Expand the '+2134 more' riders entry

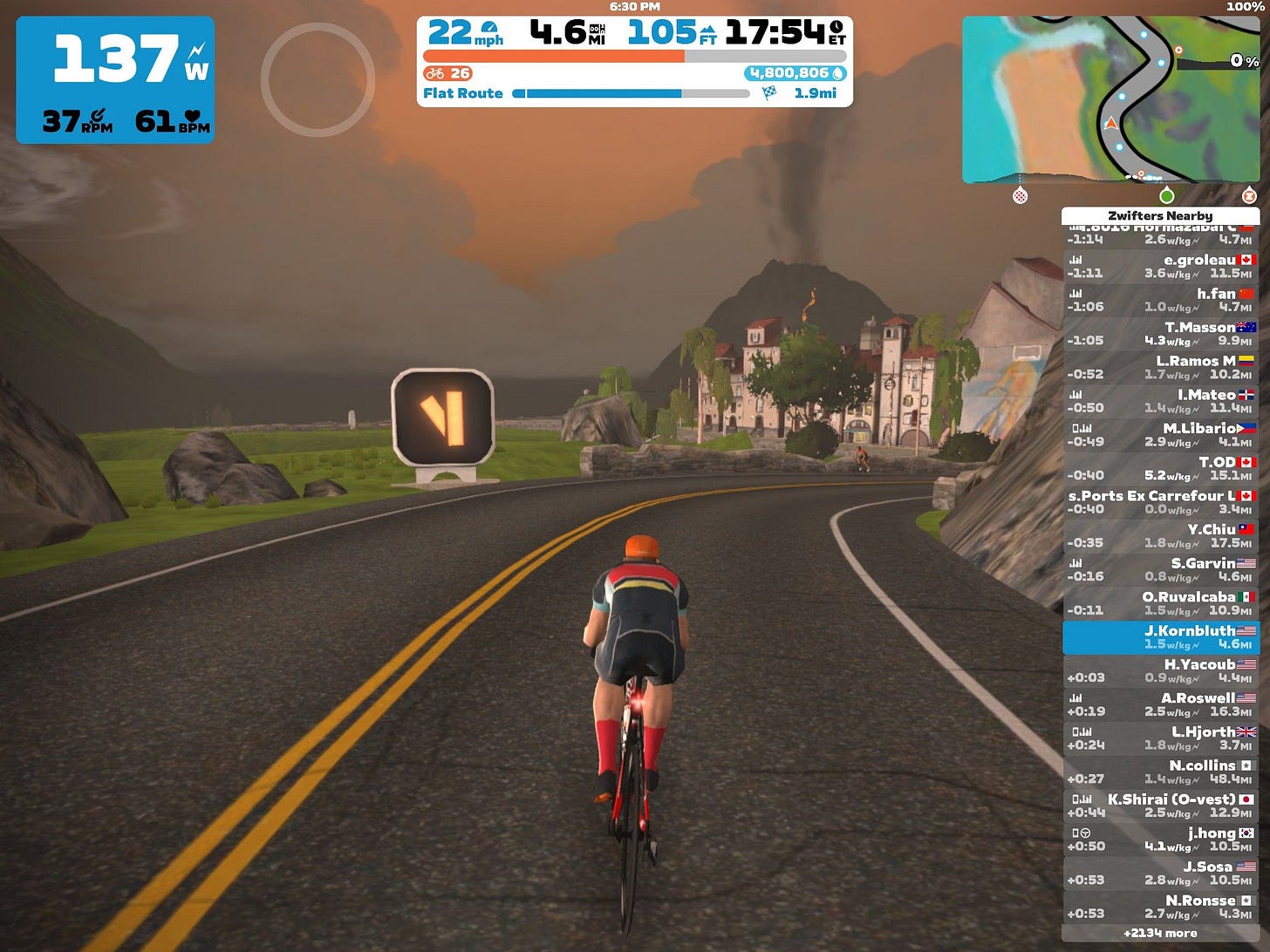(1160, 933)
